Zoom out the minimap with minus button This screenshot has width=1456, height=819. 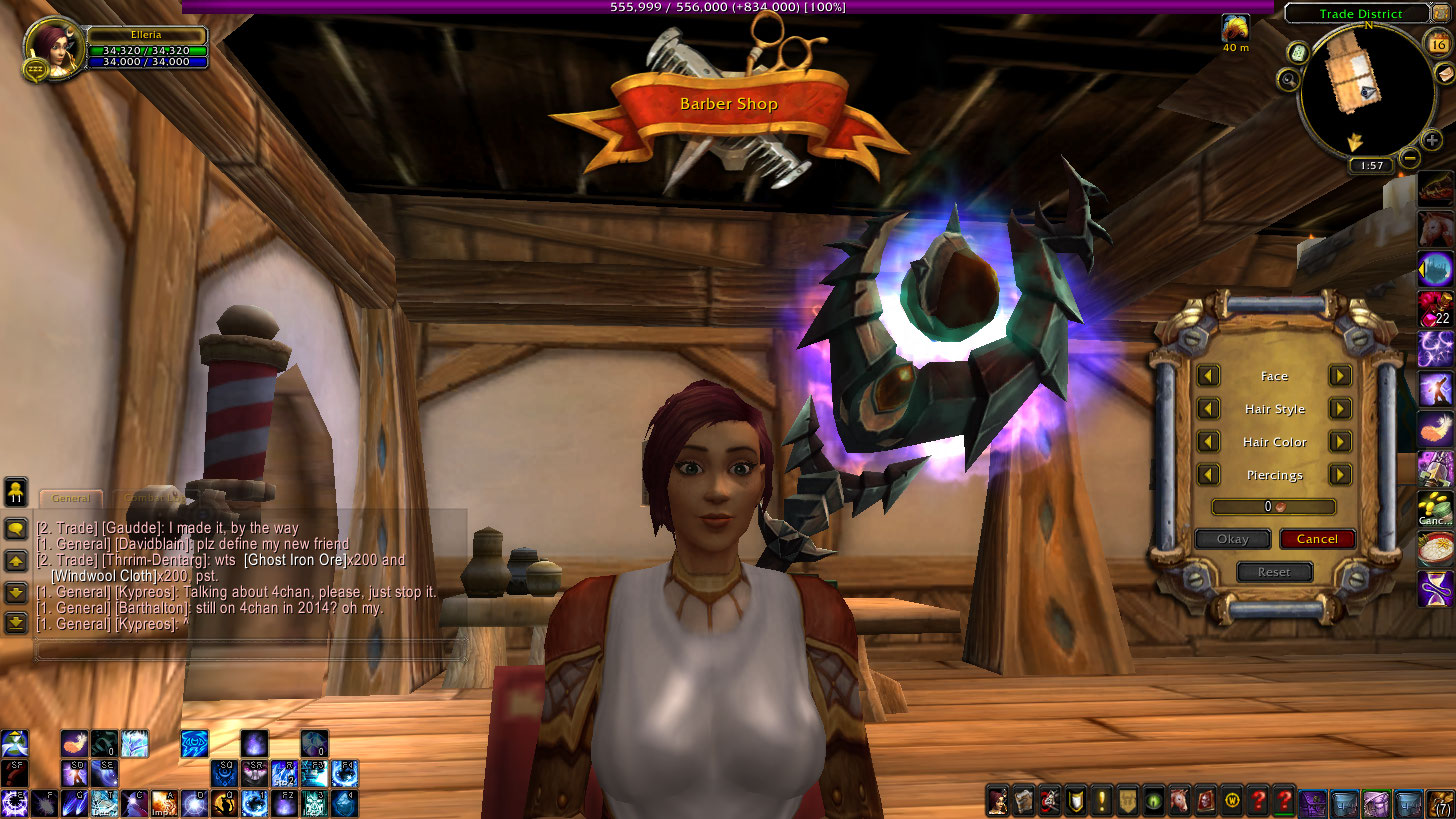pyautogui.click(x=1409, y=158)
